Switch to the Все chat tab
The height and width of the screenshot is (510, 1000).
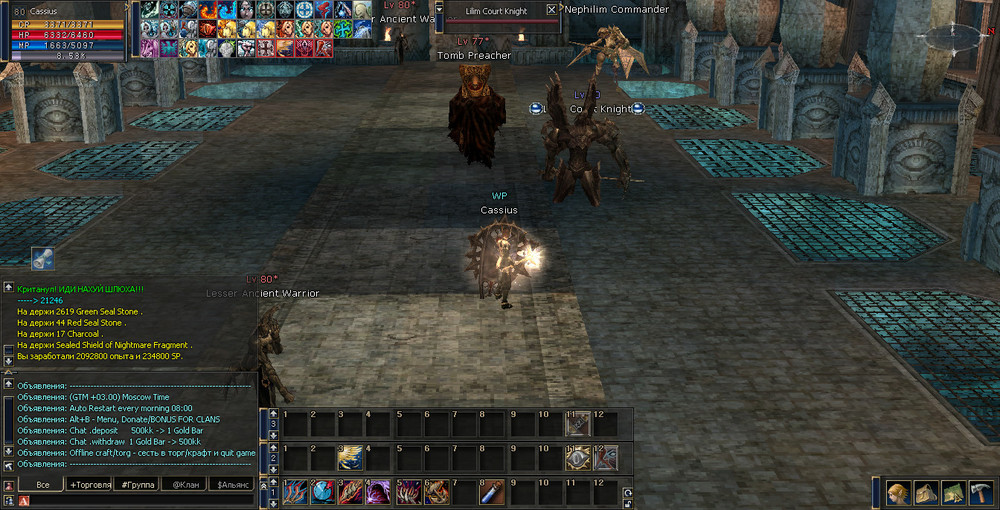tap(41, 484)
